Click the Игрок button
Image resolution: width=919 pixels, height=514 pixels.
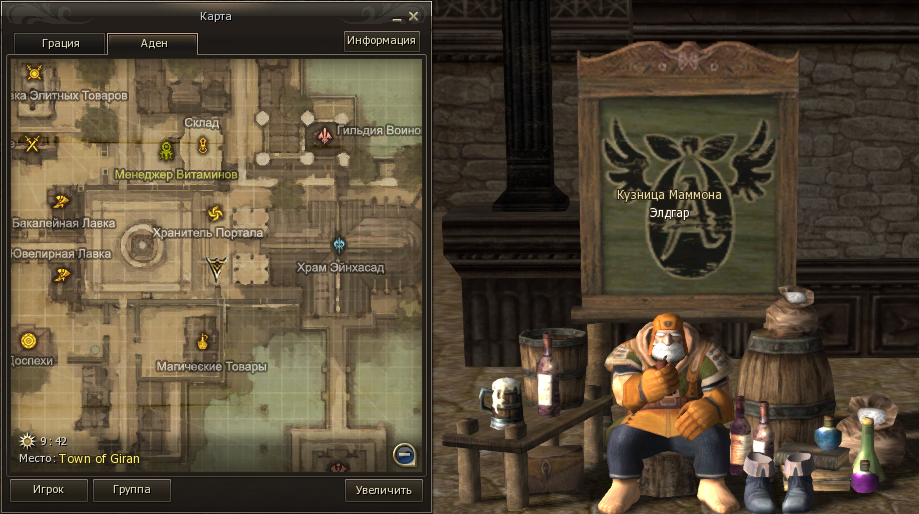click(x=47, y=490)
